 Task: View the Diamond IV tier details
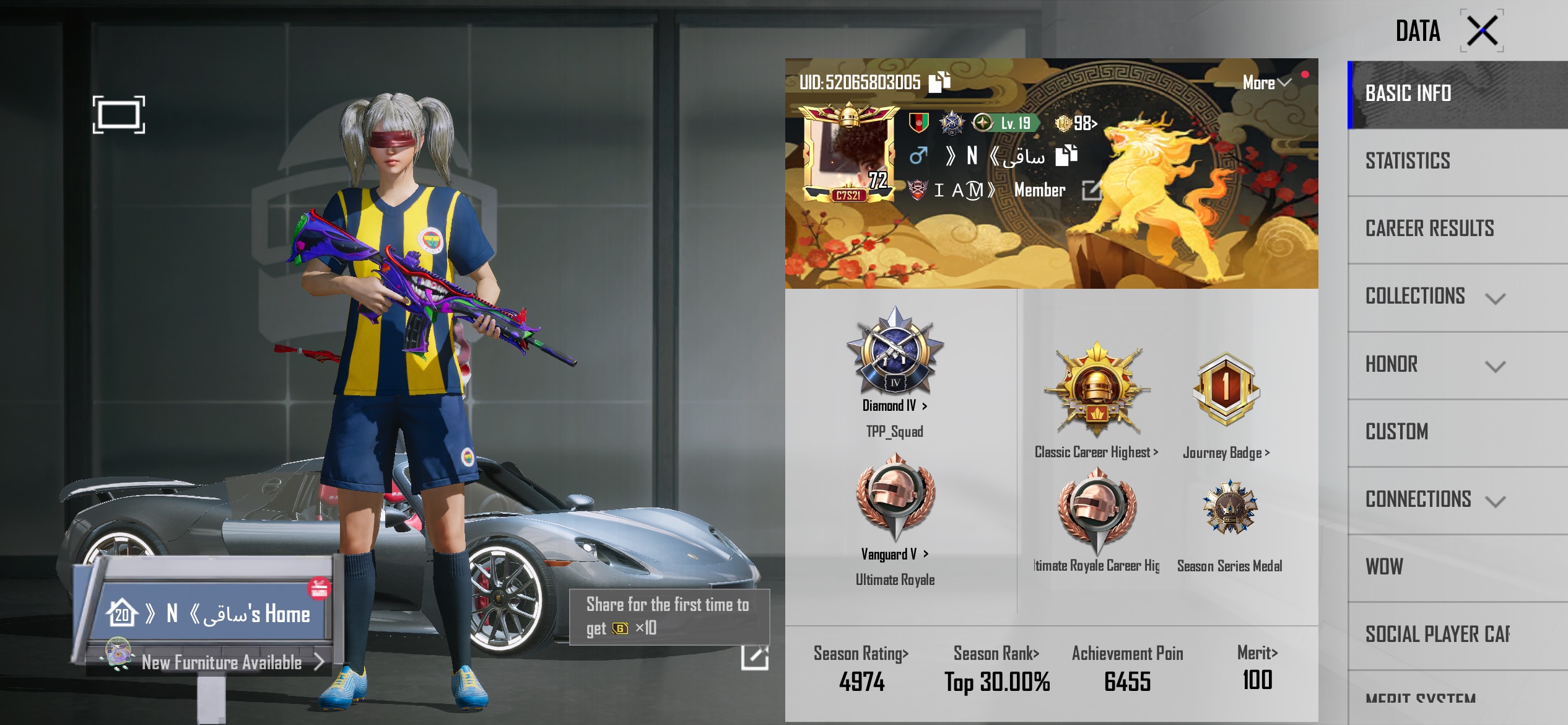click(895, 406)
